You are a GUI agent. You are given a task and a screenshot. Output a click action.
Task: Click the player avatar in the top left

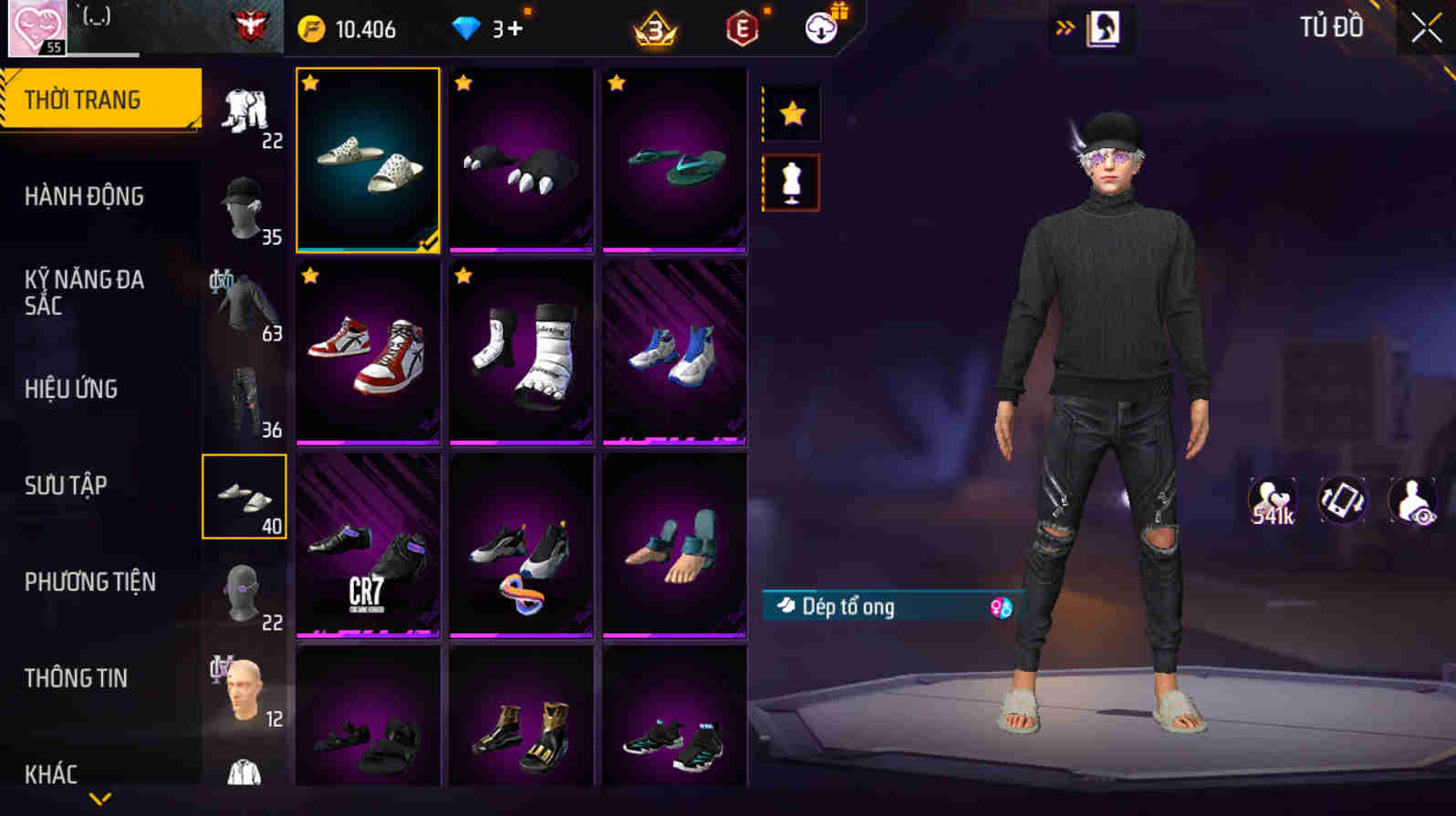[36, 25]
